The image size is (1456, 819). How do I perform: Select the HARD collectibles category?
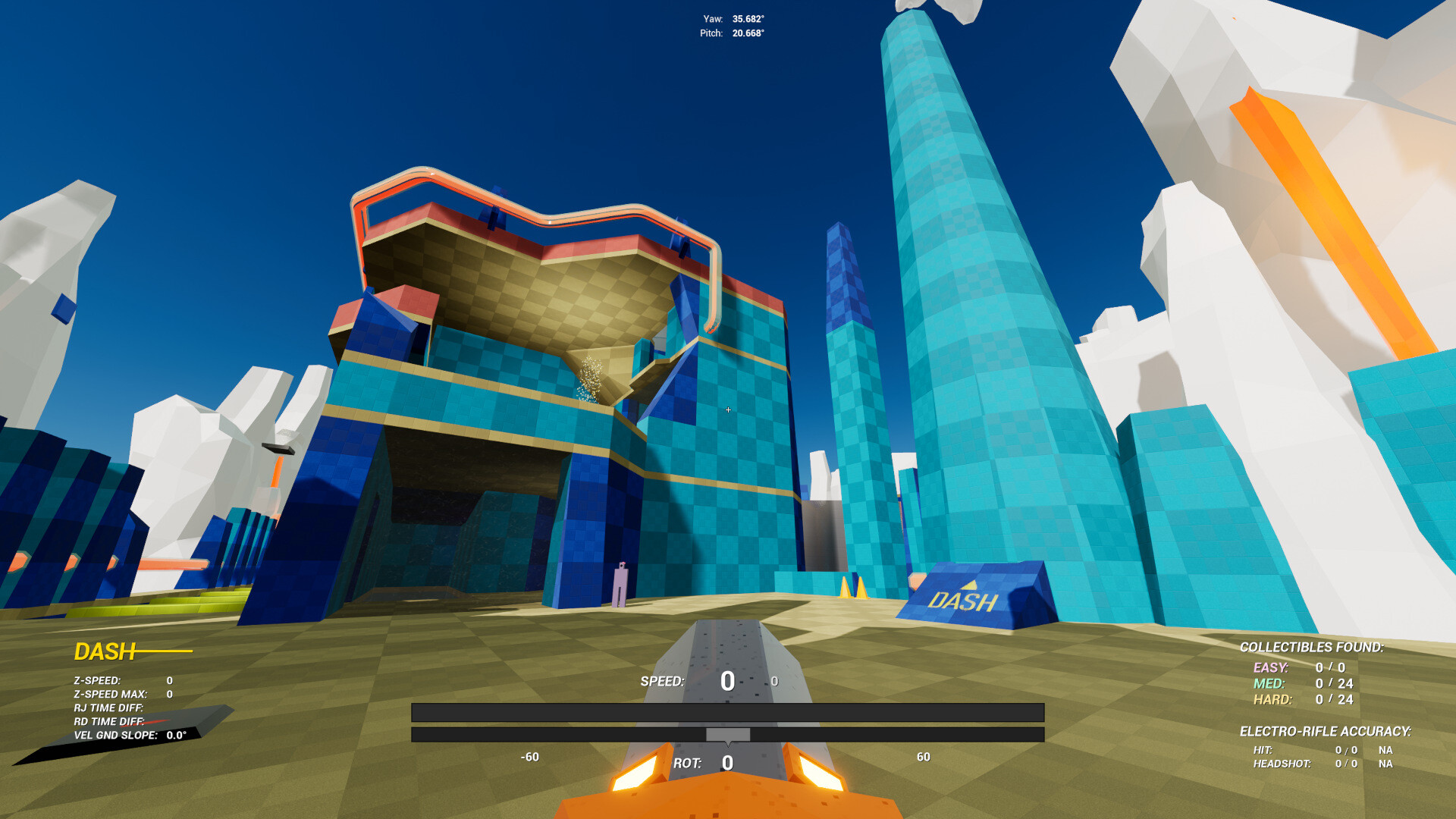(x=1274, y=699)
